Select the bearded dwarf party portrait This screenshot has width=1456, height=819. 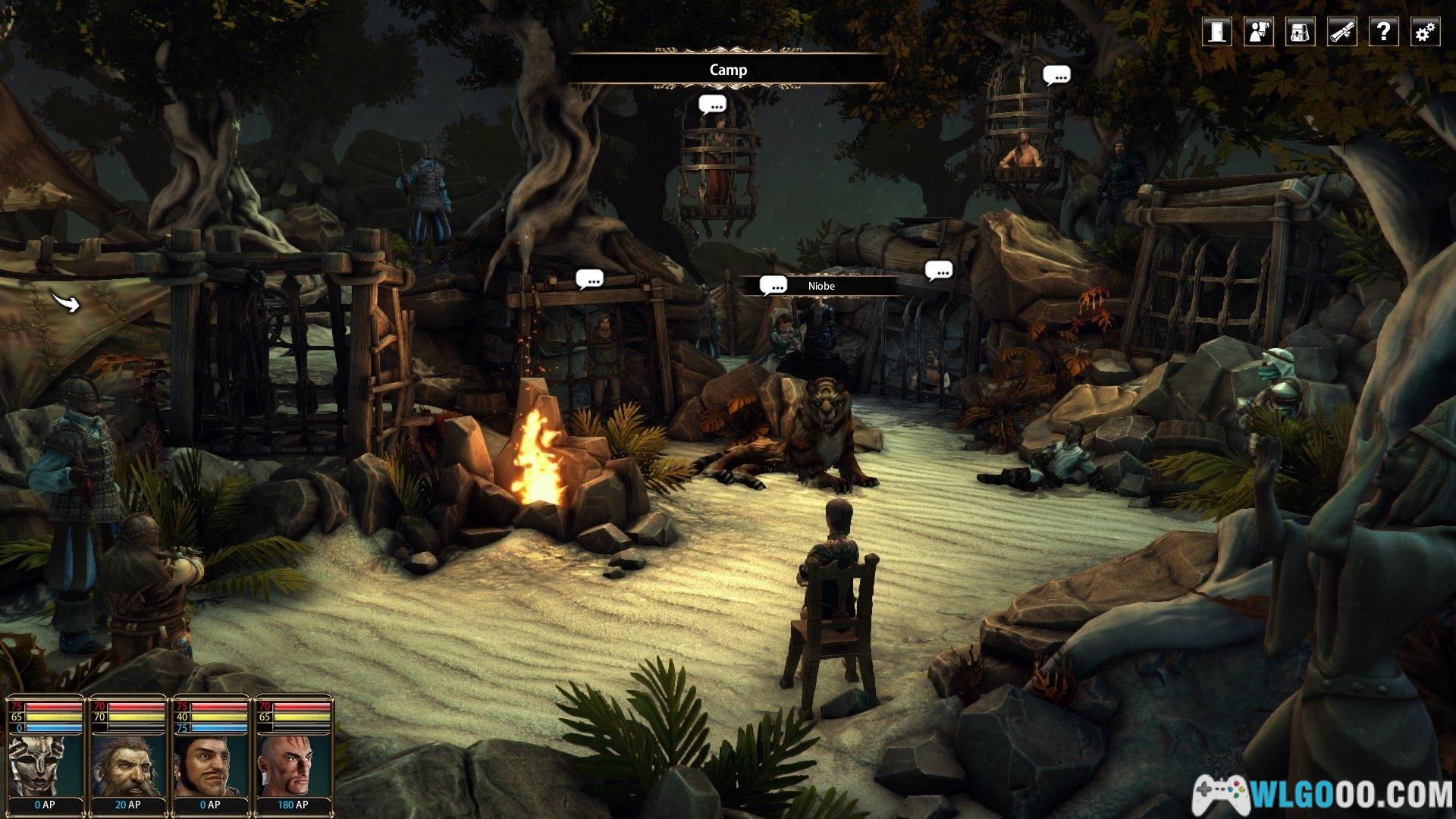tap(127, 763)
